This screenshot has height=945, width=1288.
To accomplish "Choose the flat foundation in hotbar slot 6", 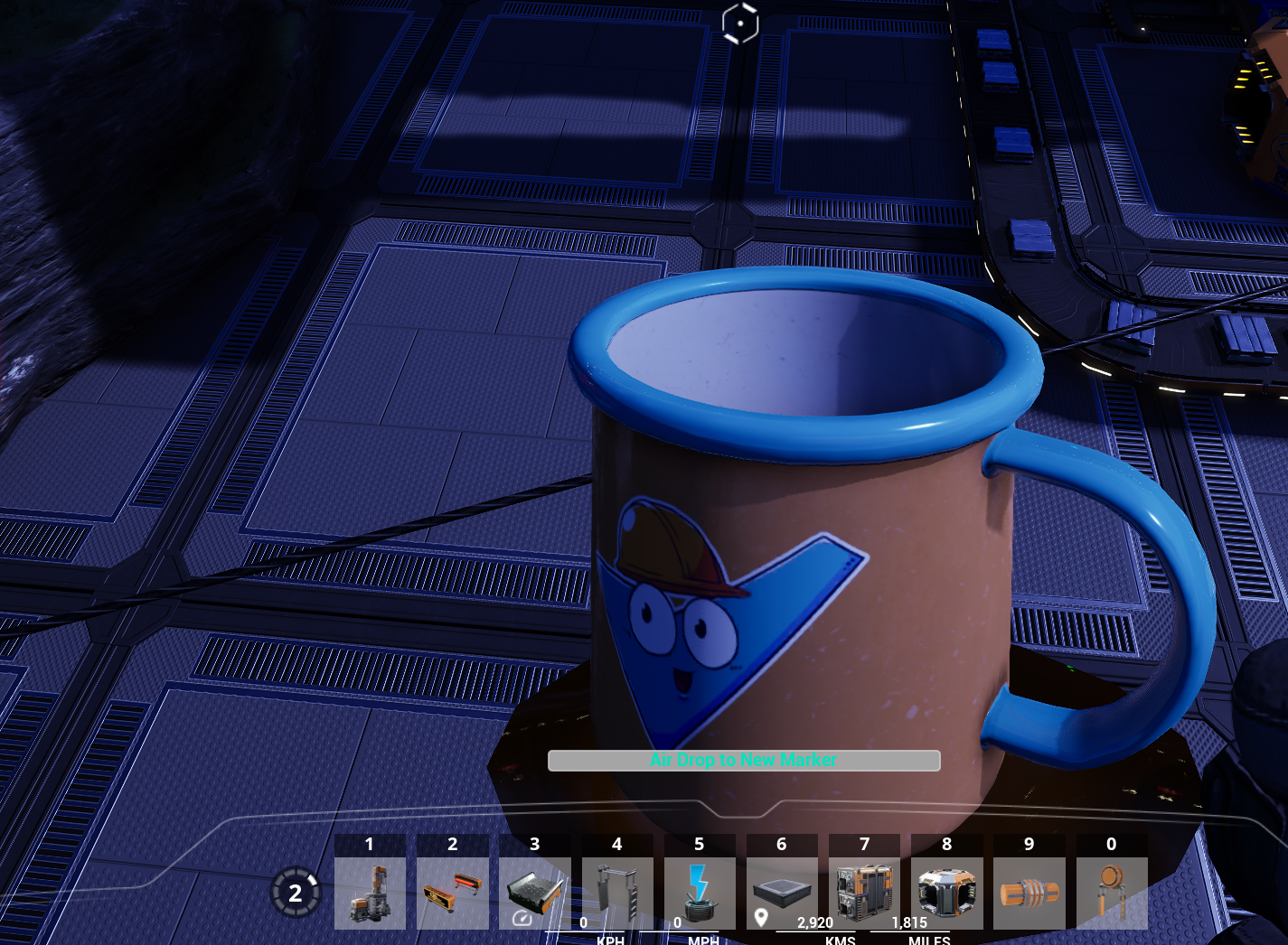I will [782, 893].
